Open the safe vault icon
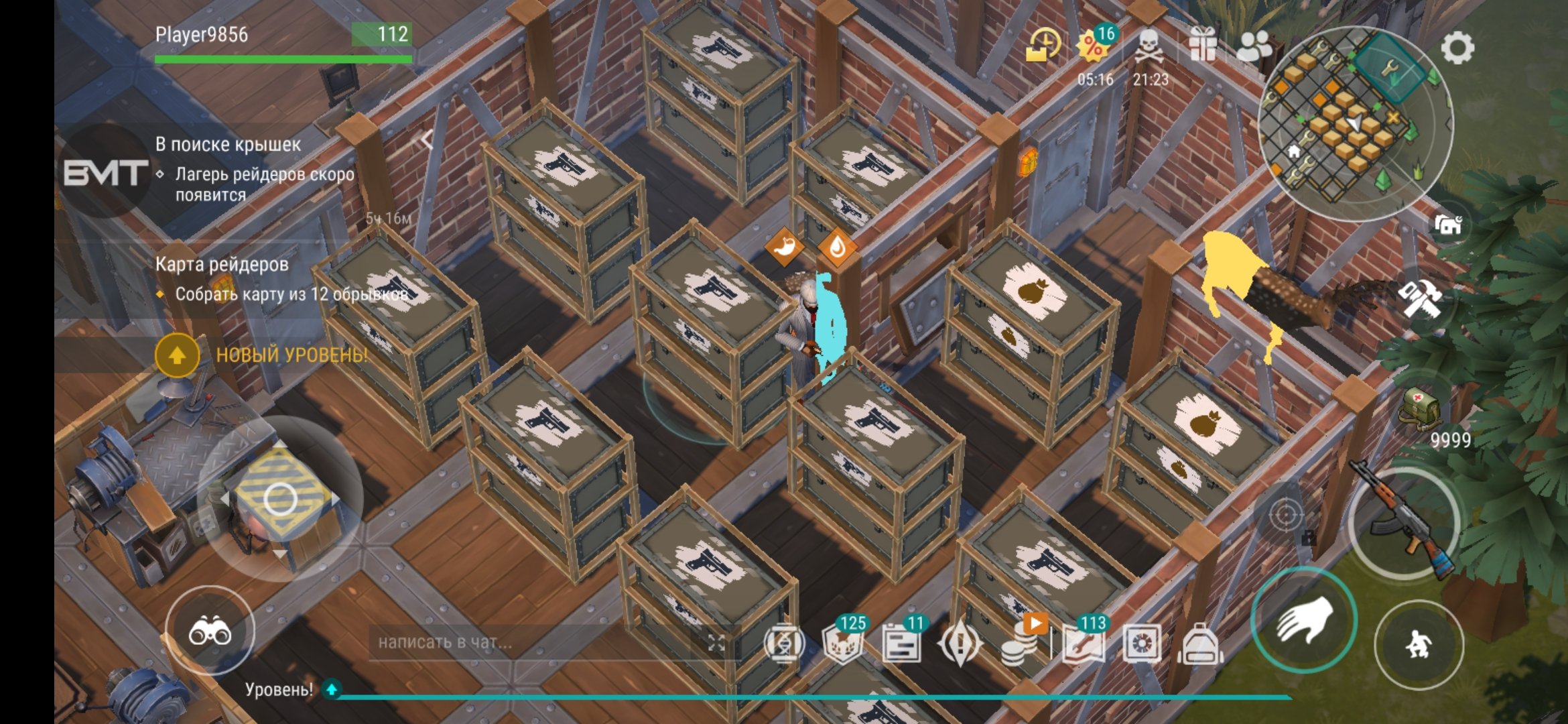 1141,645
